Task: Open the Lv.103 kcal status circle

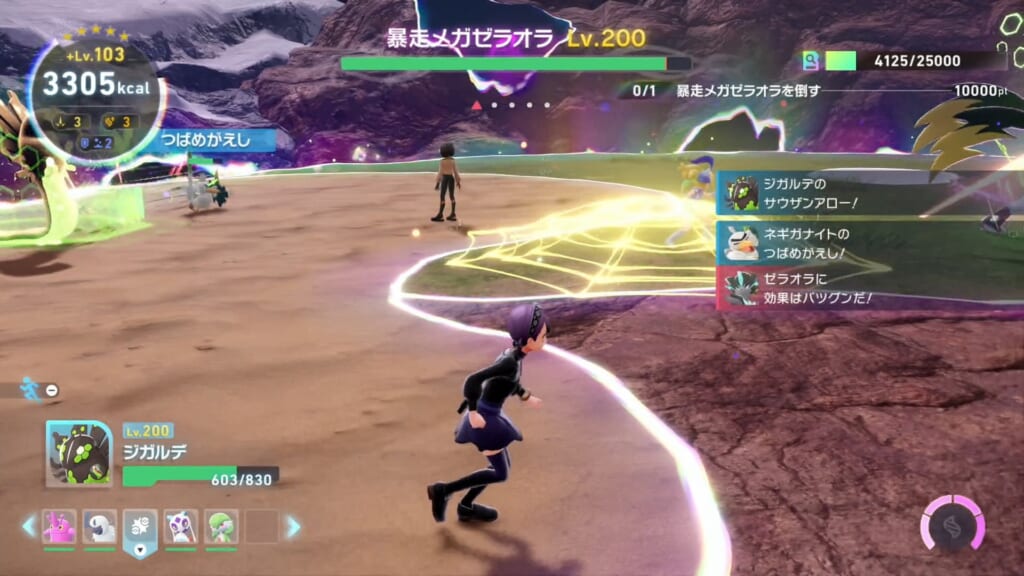Action: 96,89
